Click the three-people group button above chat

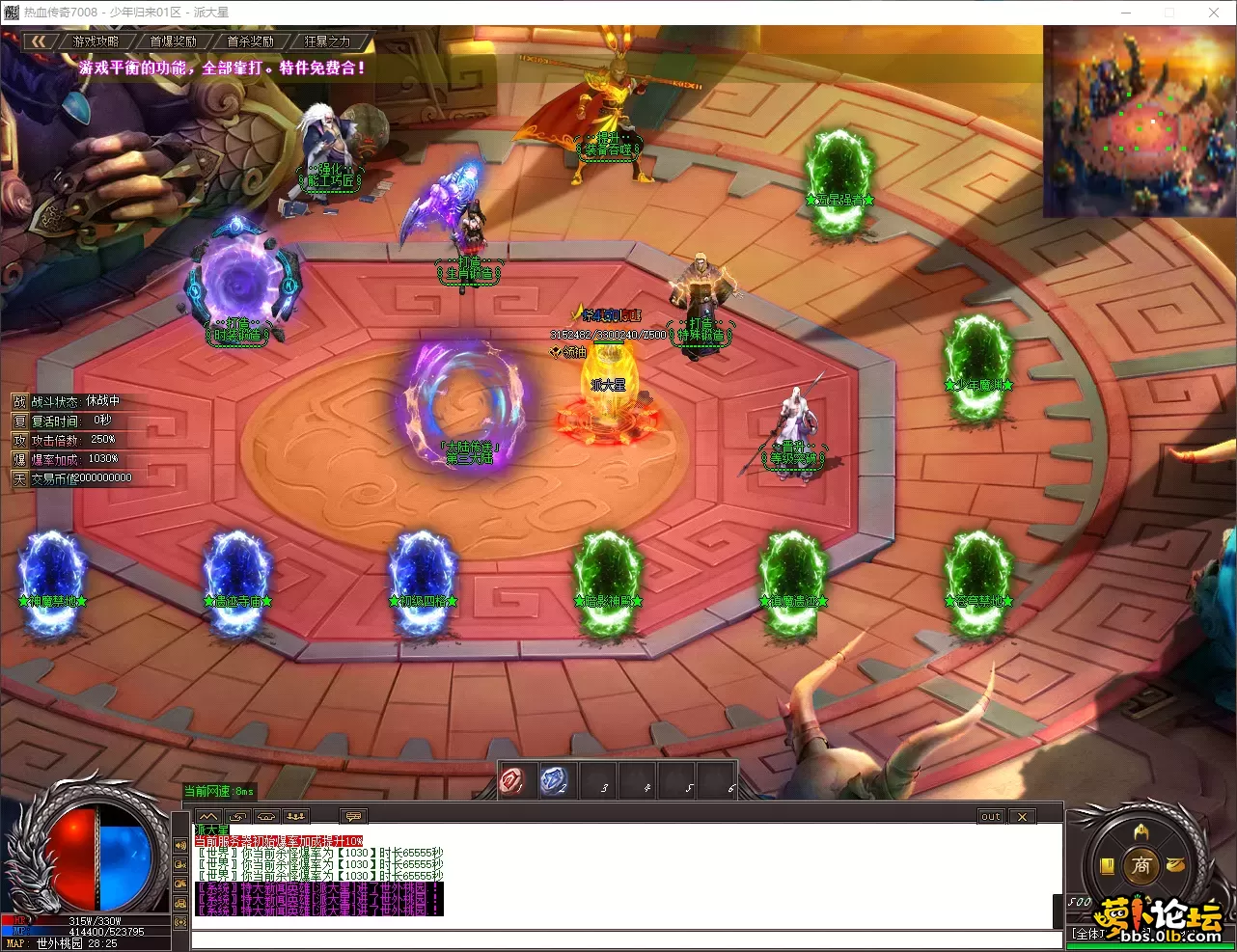click(295, 817)
